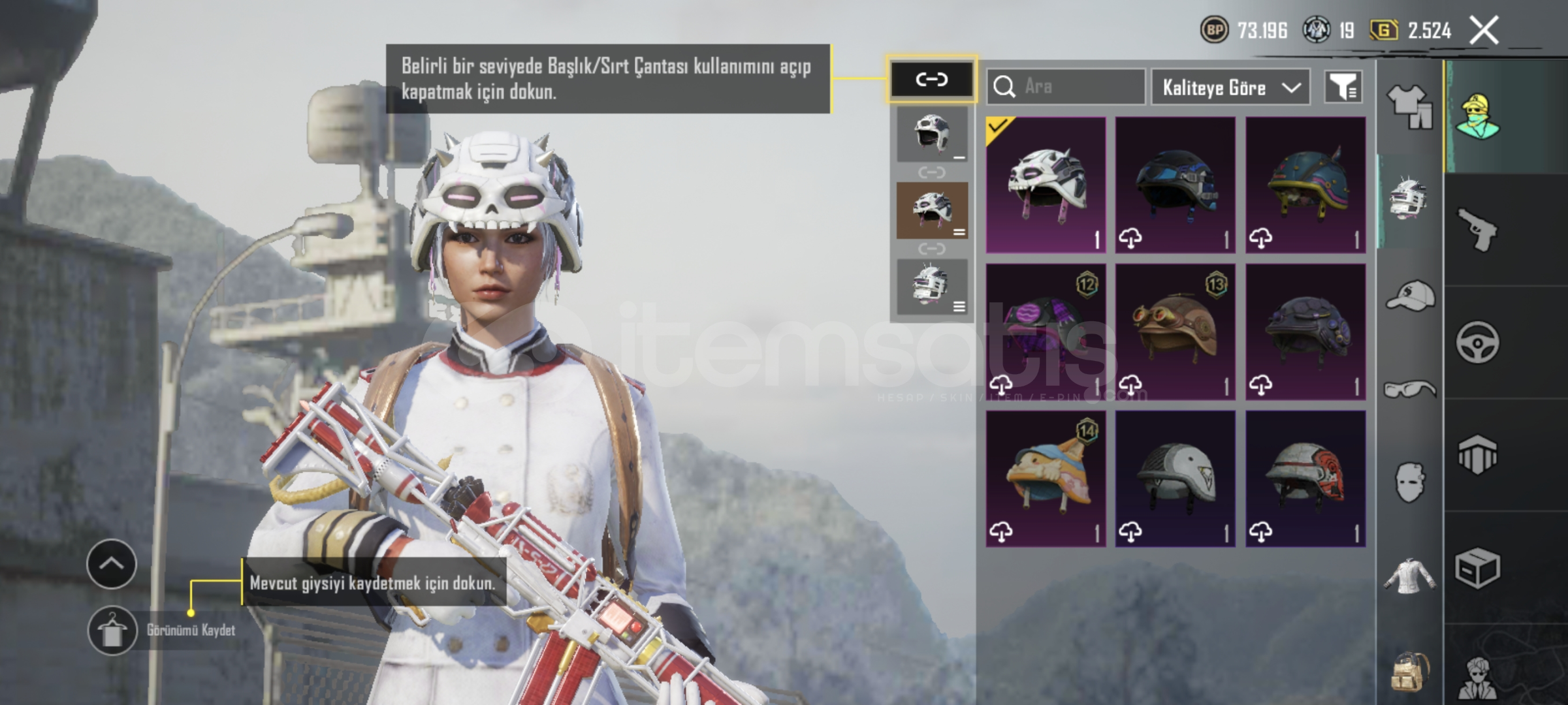Choose the blue and black helmet skin

click(x=1175, y=185)
